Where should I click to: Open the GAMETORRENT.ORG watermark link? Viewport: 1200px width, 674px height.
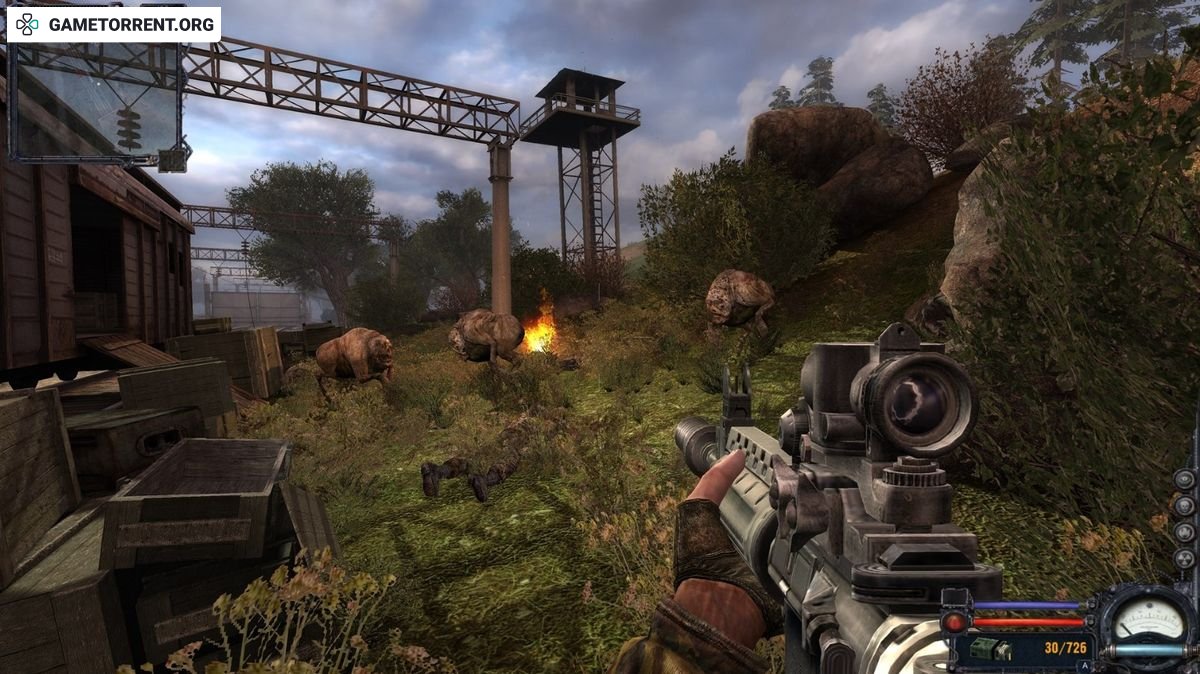[114, 24]
